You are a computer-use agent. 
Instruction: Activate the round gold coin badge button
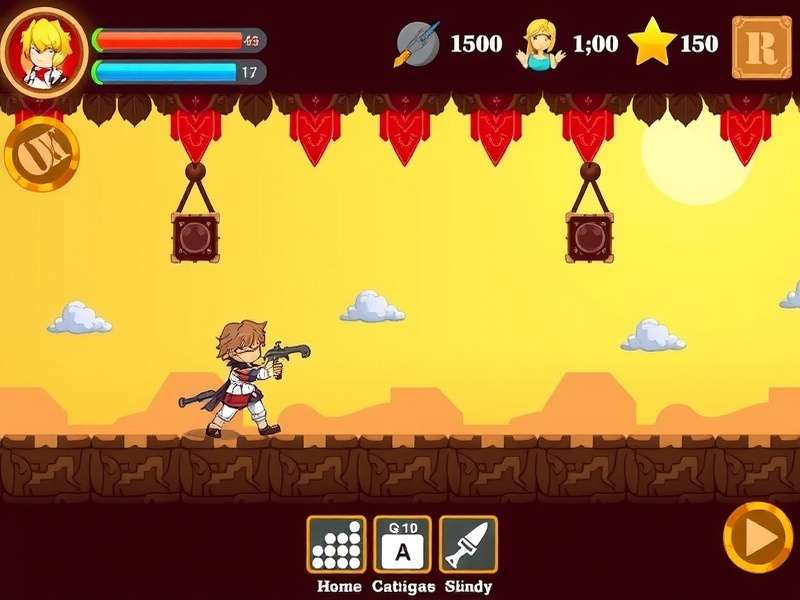click(41, 153)
